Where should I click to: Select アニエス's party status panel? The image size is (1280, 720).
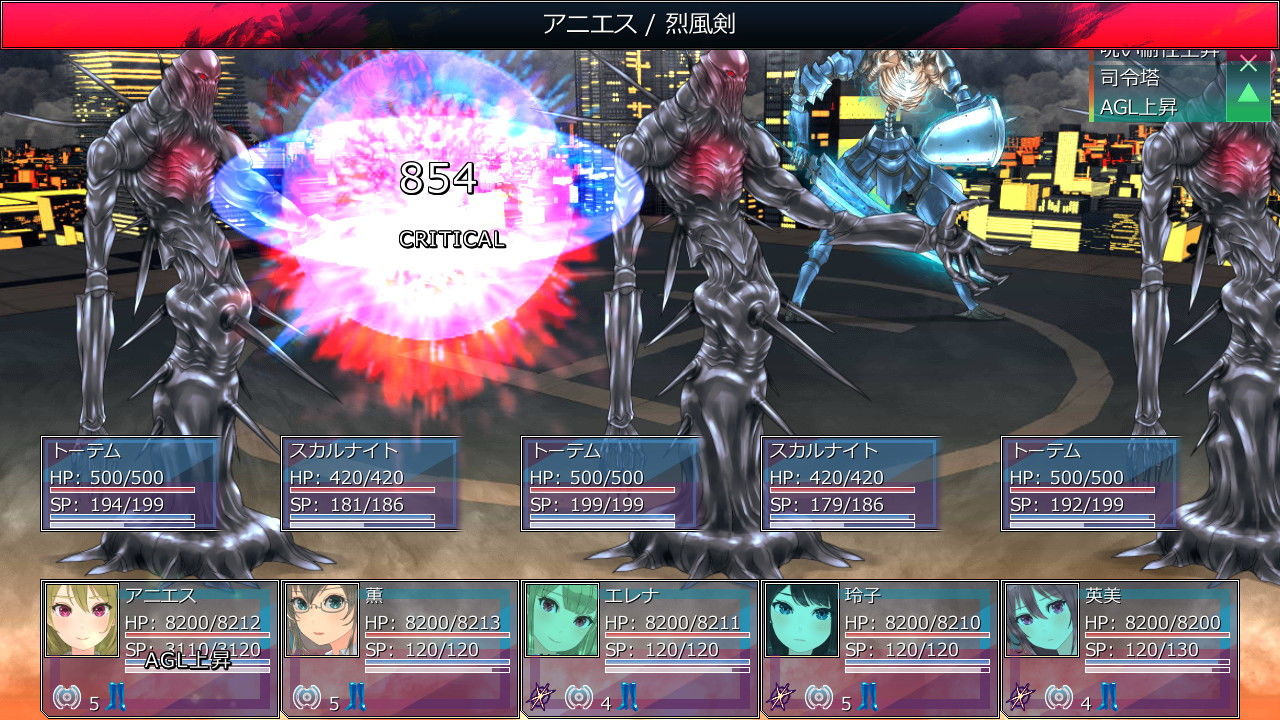(160, 648)
